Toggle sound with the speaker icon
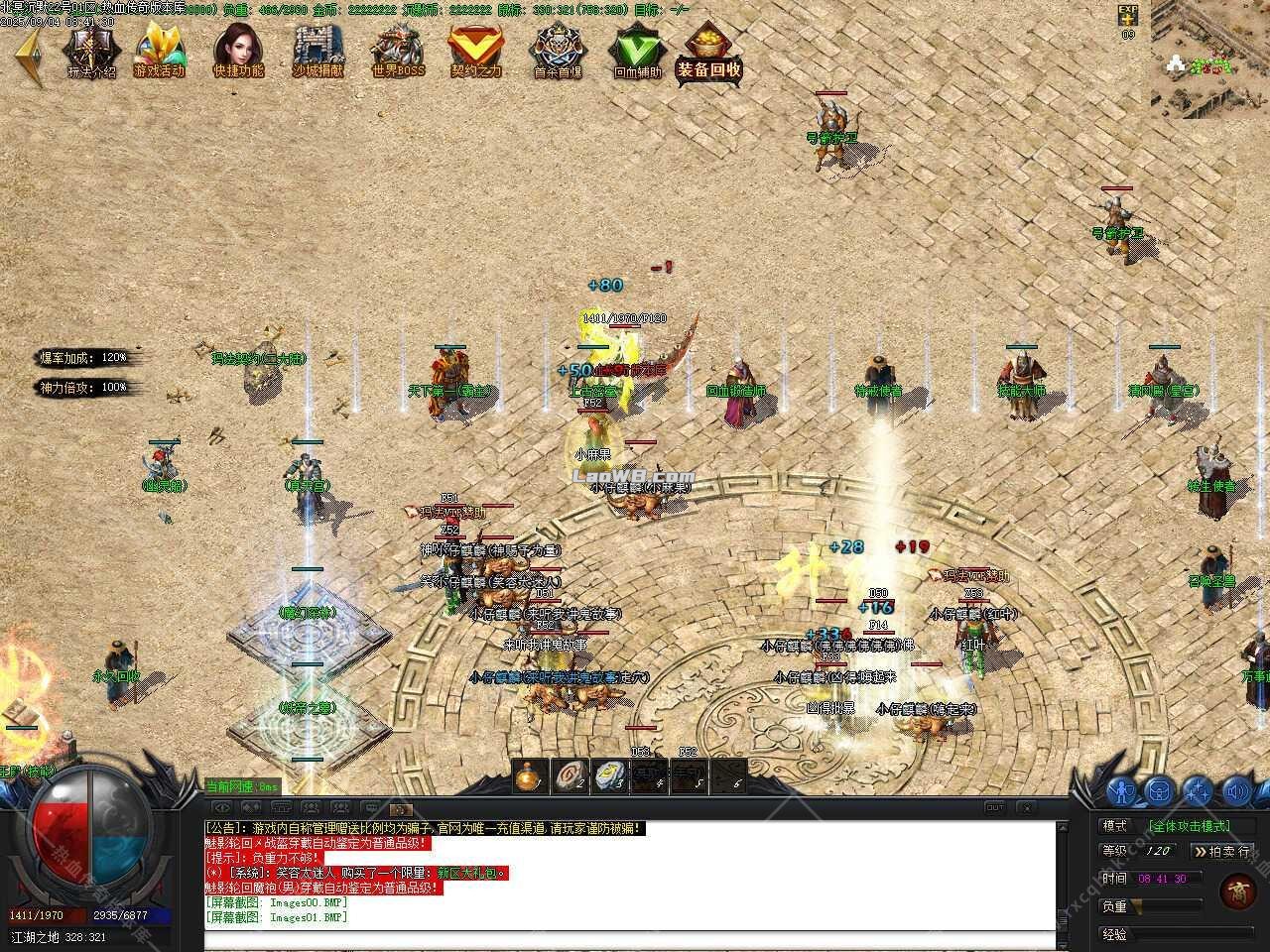The height and width of the screenshot is (952, 1270). click(x=1236, y=791)
